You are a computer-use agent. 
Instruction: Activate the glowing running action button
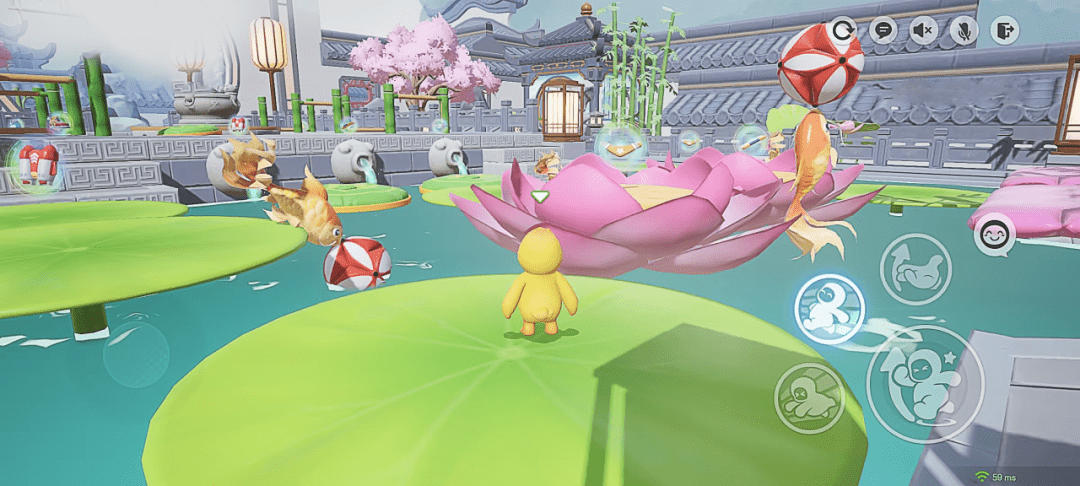[x=830, y=309]
